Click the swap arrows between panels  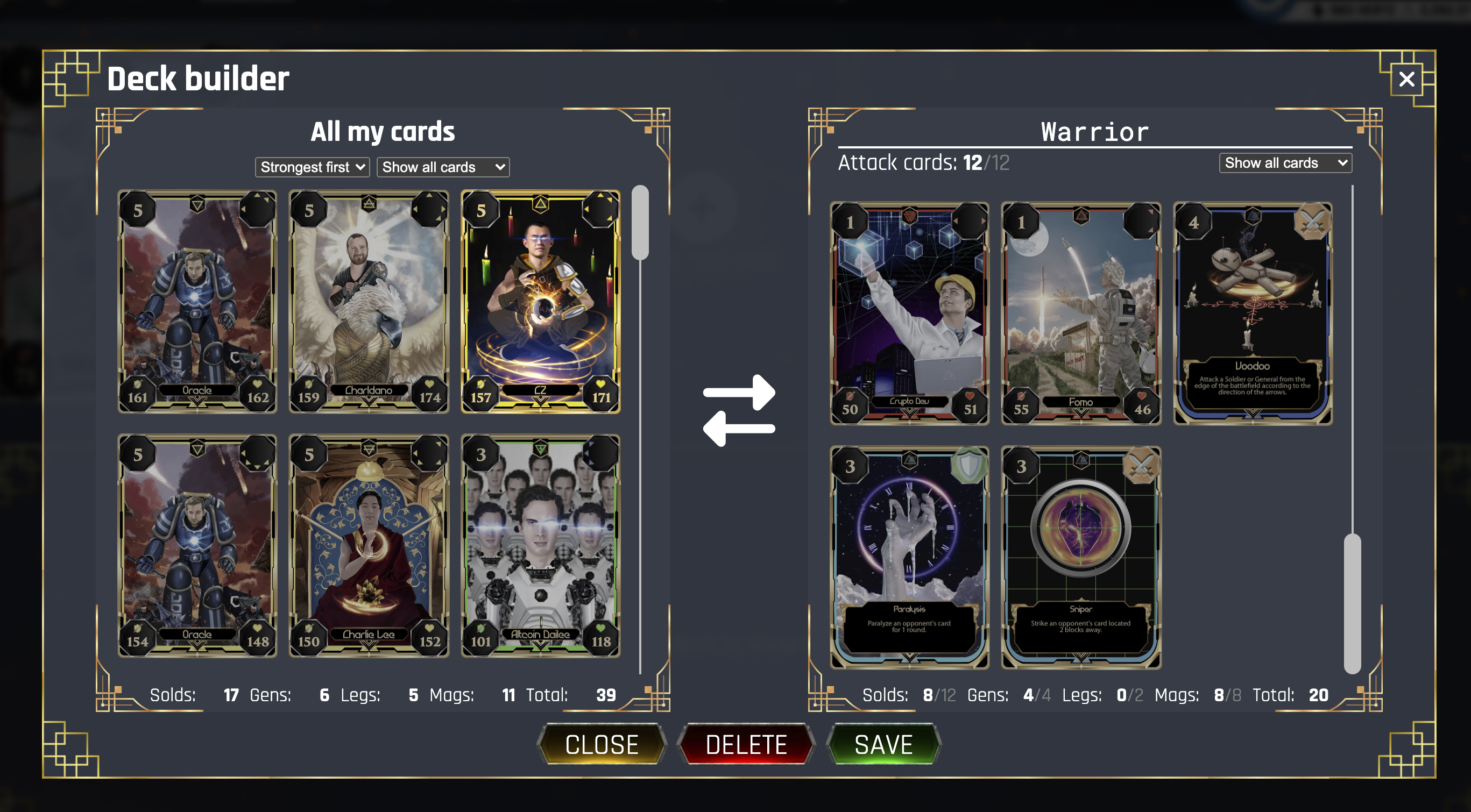click(739, 410)
